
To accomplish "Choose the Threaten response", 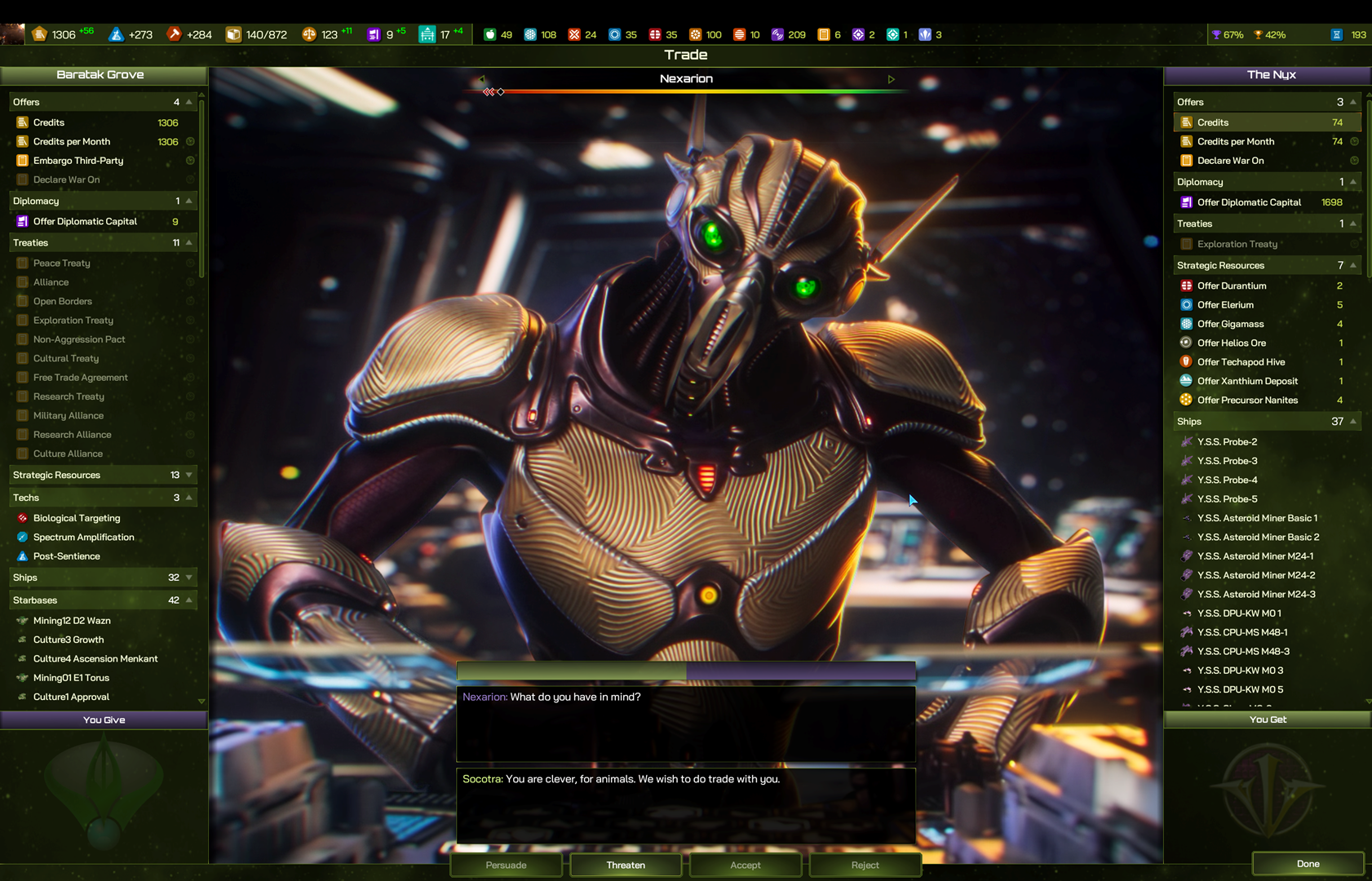I will [626, 865].
